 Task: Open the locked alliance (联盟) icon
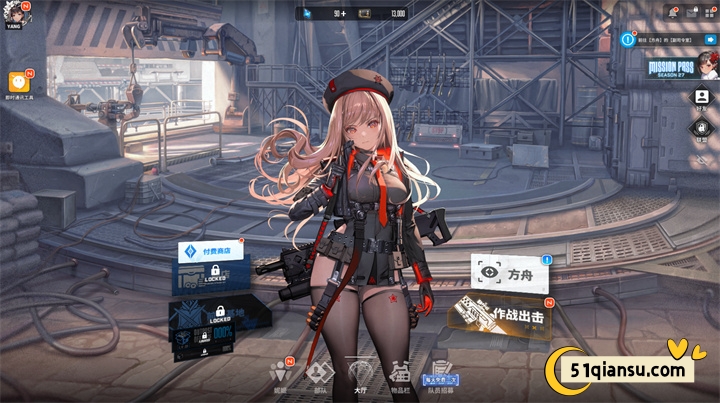(x=702, y=129)
